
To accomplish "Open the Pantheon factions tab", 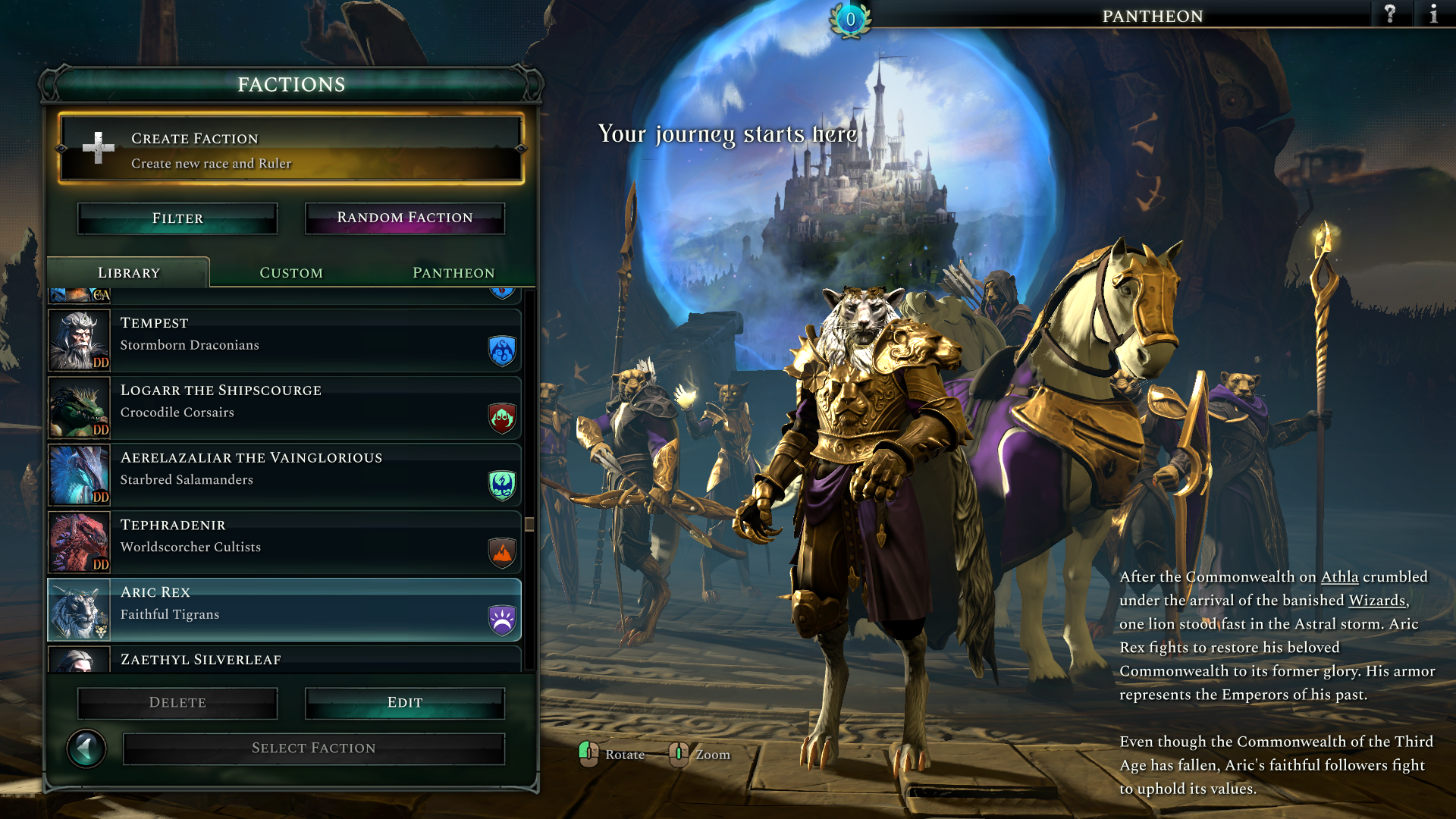I will tap(453, 273).
